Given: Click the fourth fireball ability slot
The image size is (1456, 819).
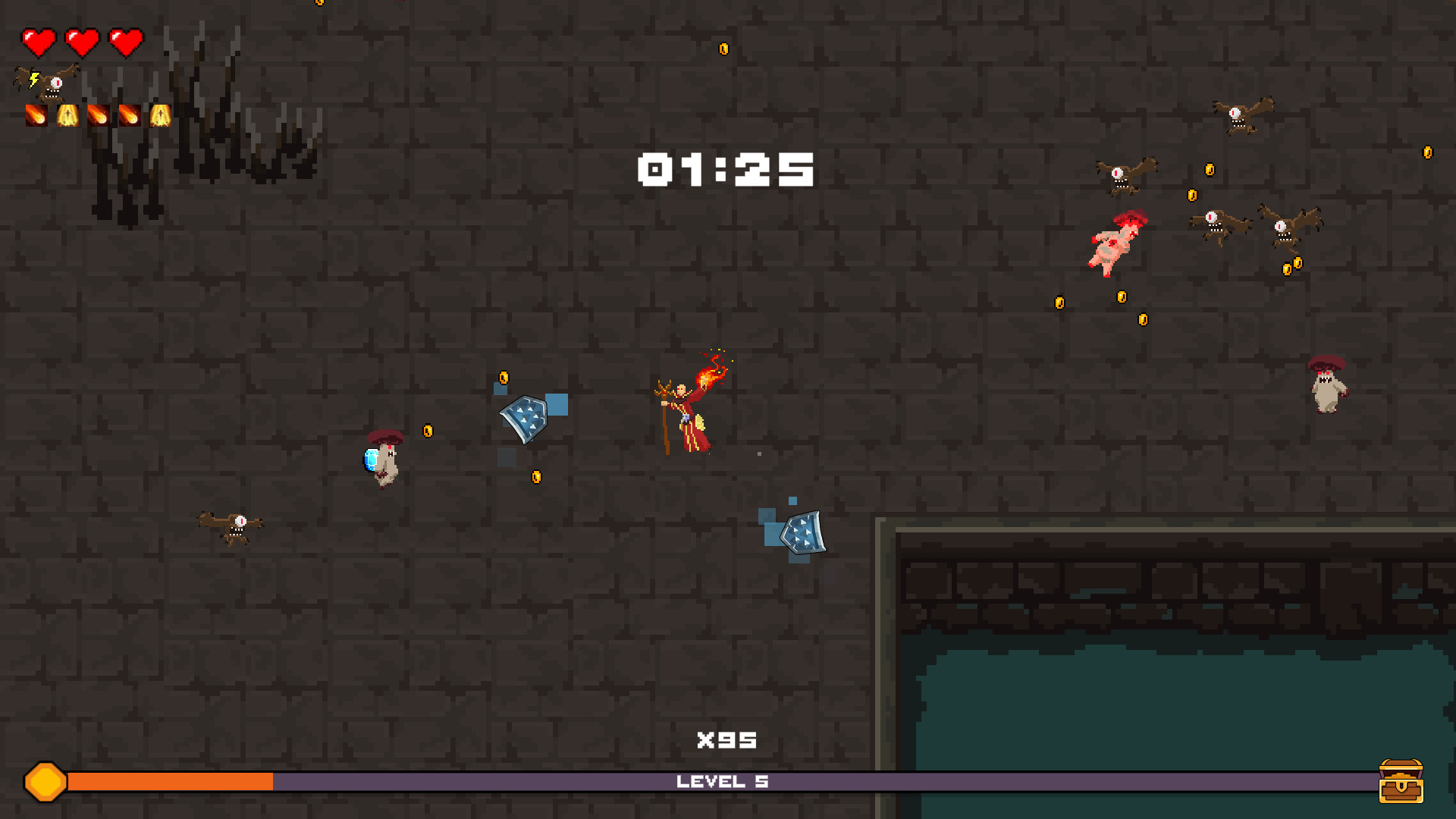Looking at the screenshot, I should coord(130,115).
